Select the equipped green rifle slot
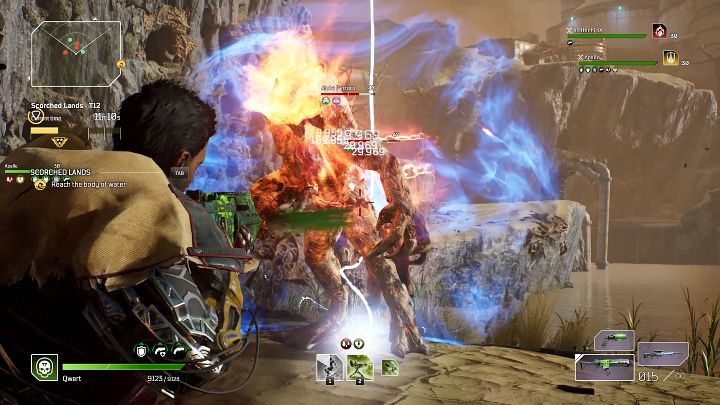720x405 pixels. 604,368
